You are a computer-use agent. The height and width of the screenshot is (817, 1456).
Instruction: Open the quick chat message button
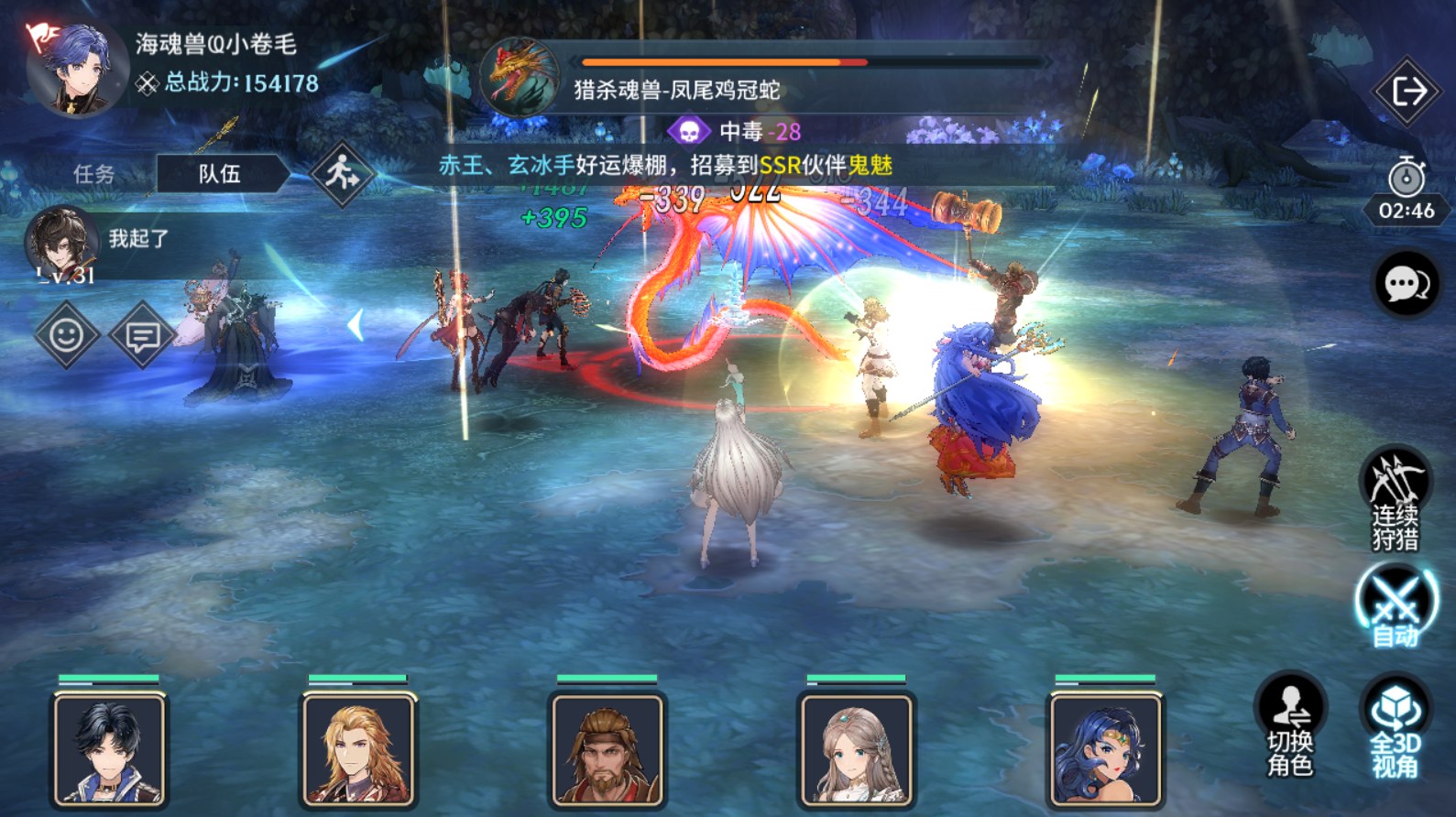(142, 335)
